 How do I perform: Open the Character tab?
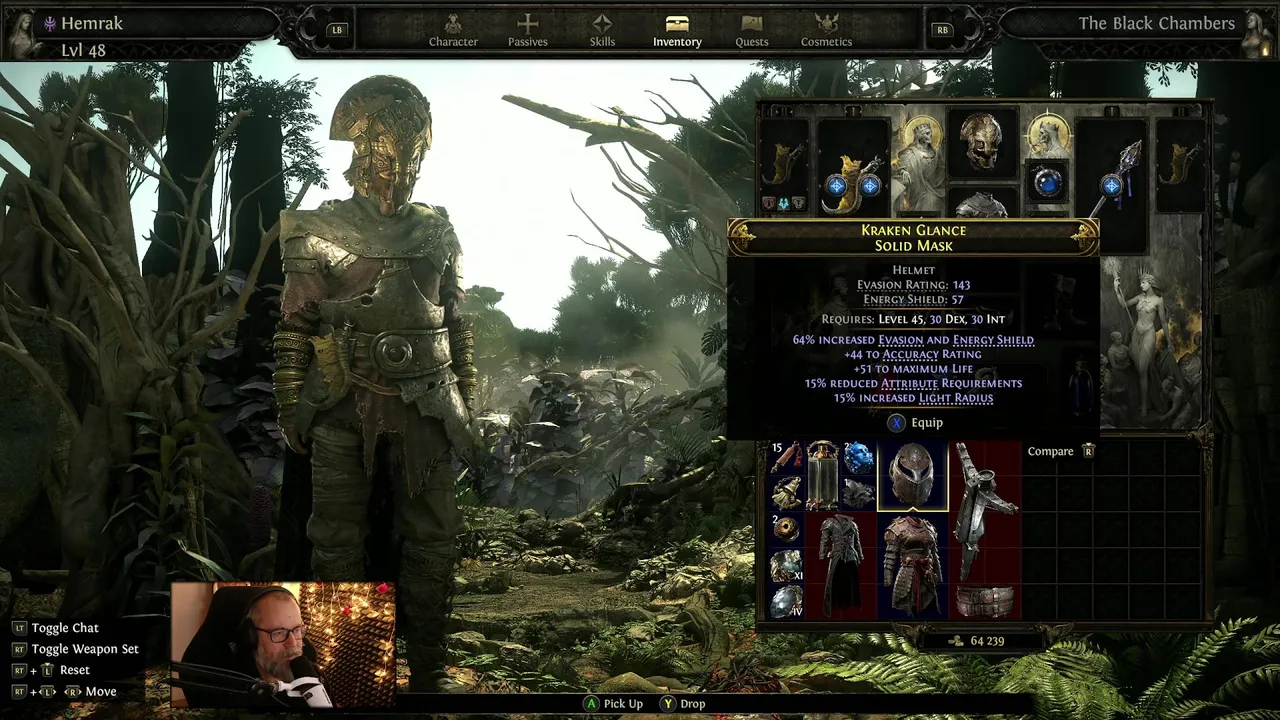click(453, 29)
